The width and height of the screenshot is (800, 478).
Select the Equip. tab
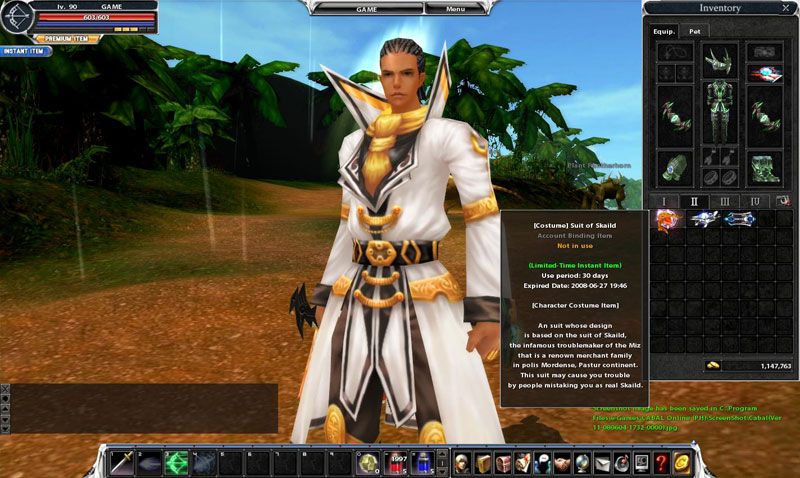click(x=665, y=31)
